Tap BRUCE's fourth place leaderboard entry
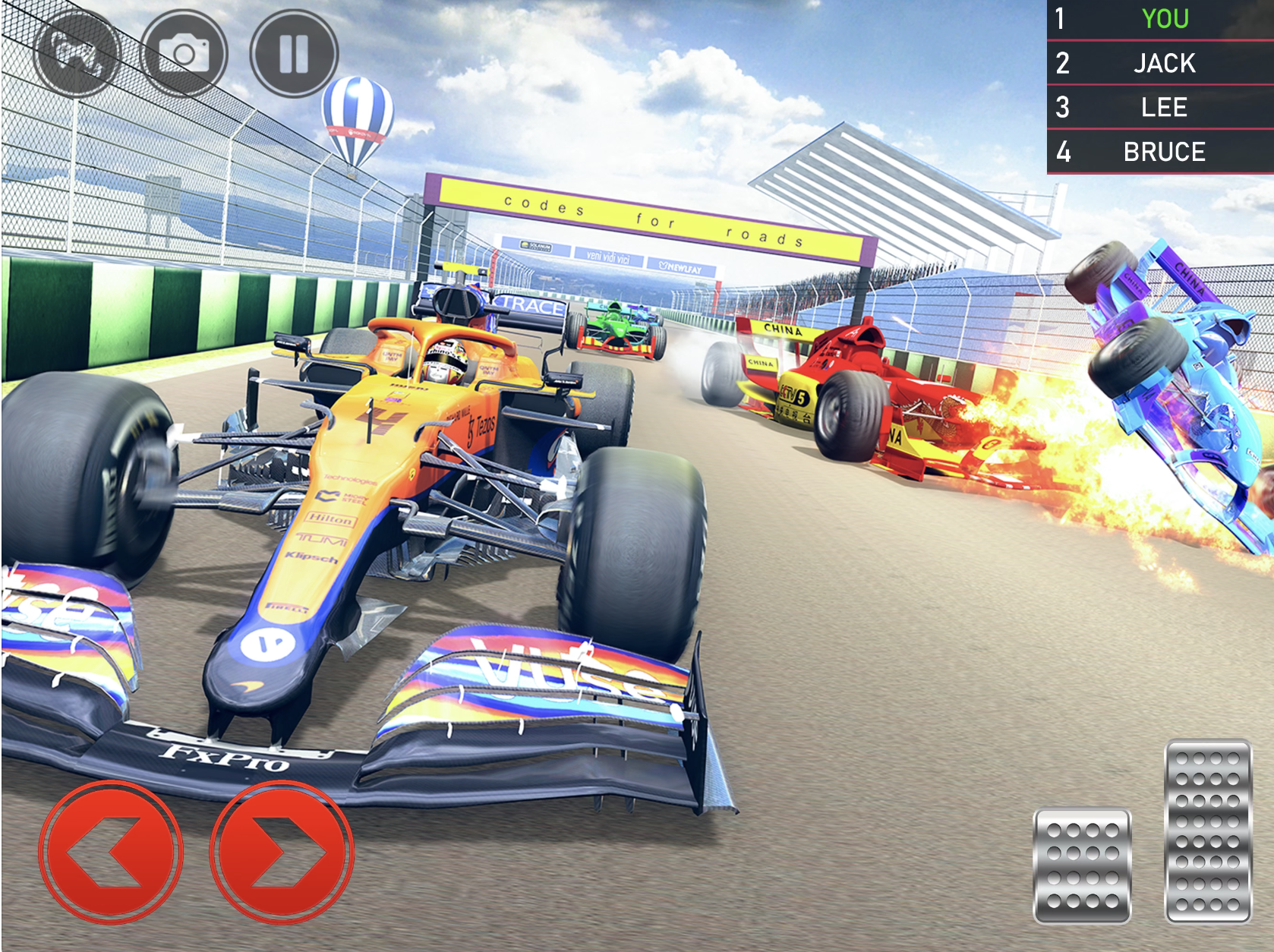 point(1164,152)
